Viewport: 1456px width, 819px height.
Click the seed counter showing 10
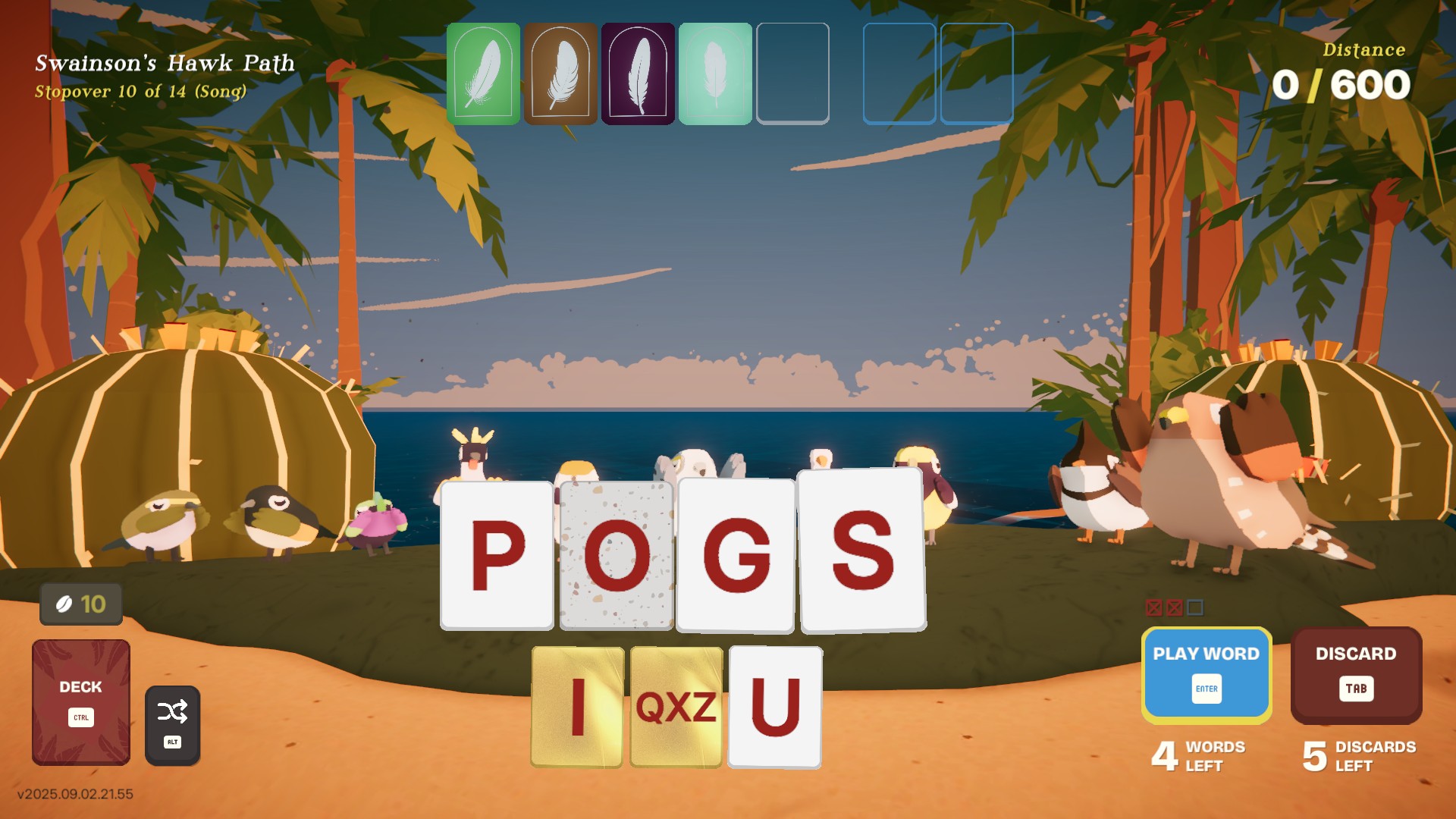(x=80, y=605)
